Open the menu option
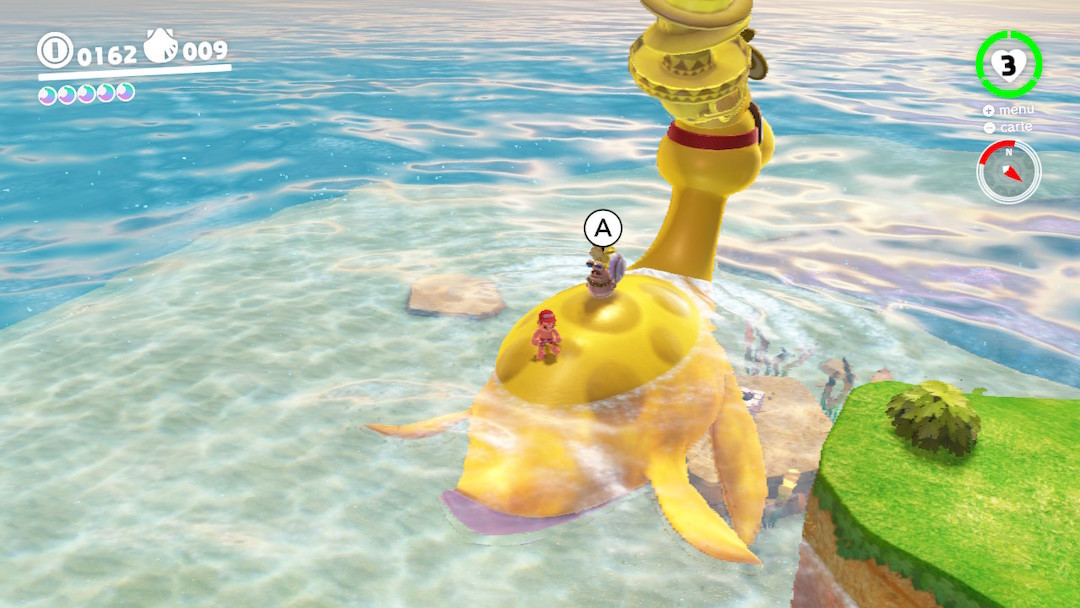Image resolution: width=1080 pixels, height=608 pixels. tap(1008, 110)
